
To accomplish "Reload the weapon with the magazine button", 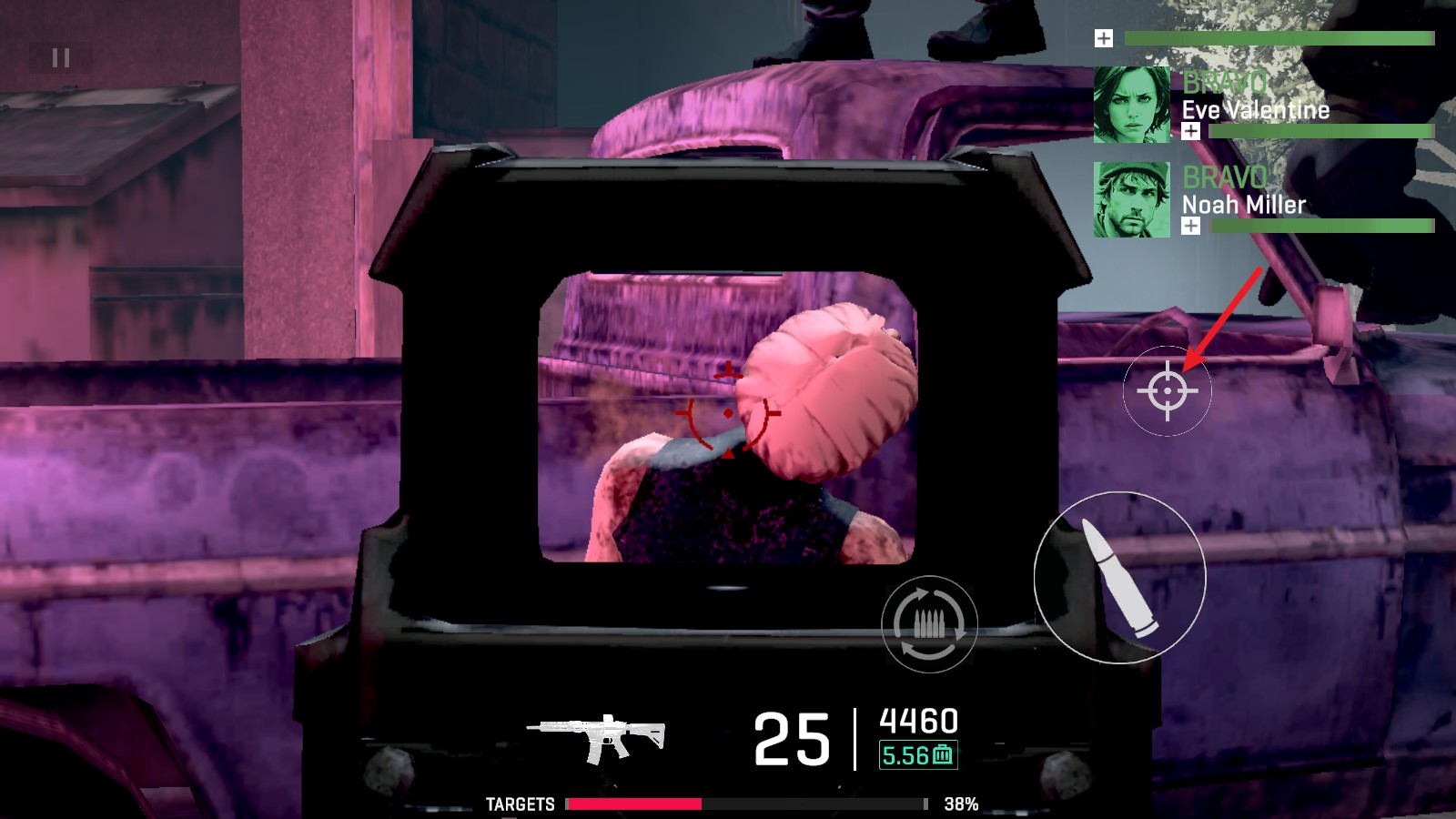I will 929,624.
